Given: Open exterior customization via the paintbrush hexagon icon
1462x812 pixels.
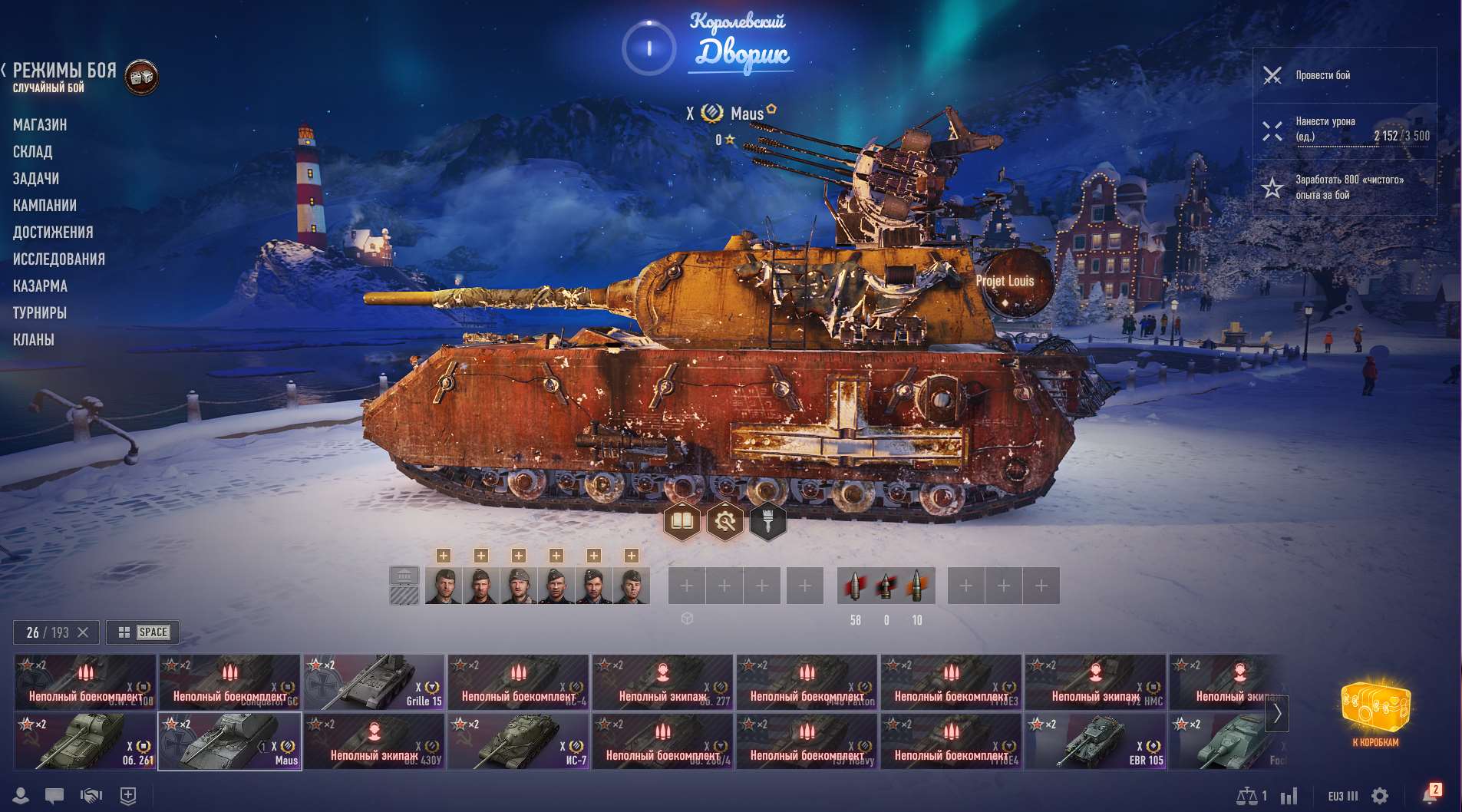Looking at the screenshot, I should click(x=770, y=520).
